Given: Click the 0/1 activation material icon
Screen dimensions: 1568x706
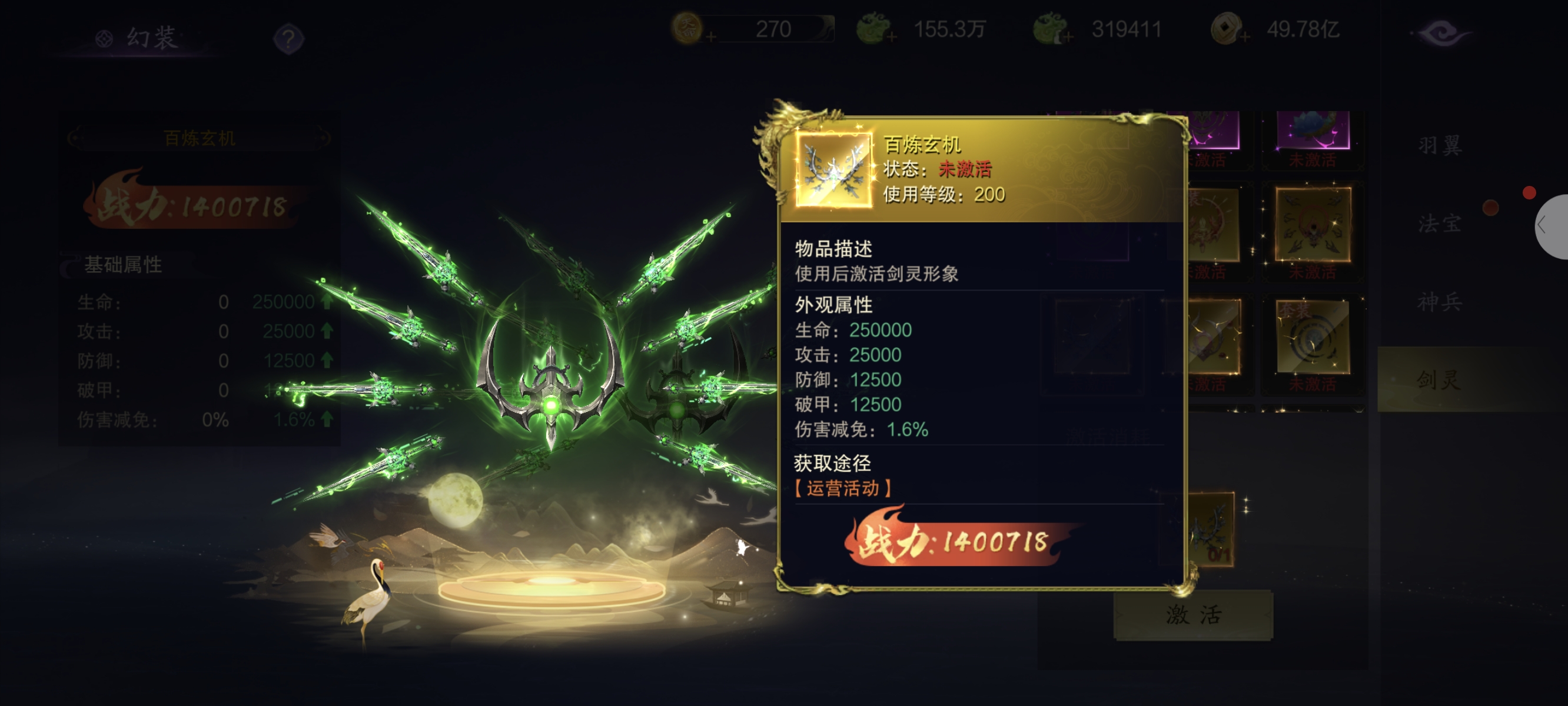Looking at the screenshot, I should [x=1212, y=529].
